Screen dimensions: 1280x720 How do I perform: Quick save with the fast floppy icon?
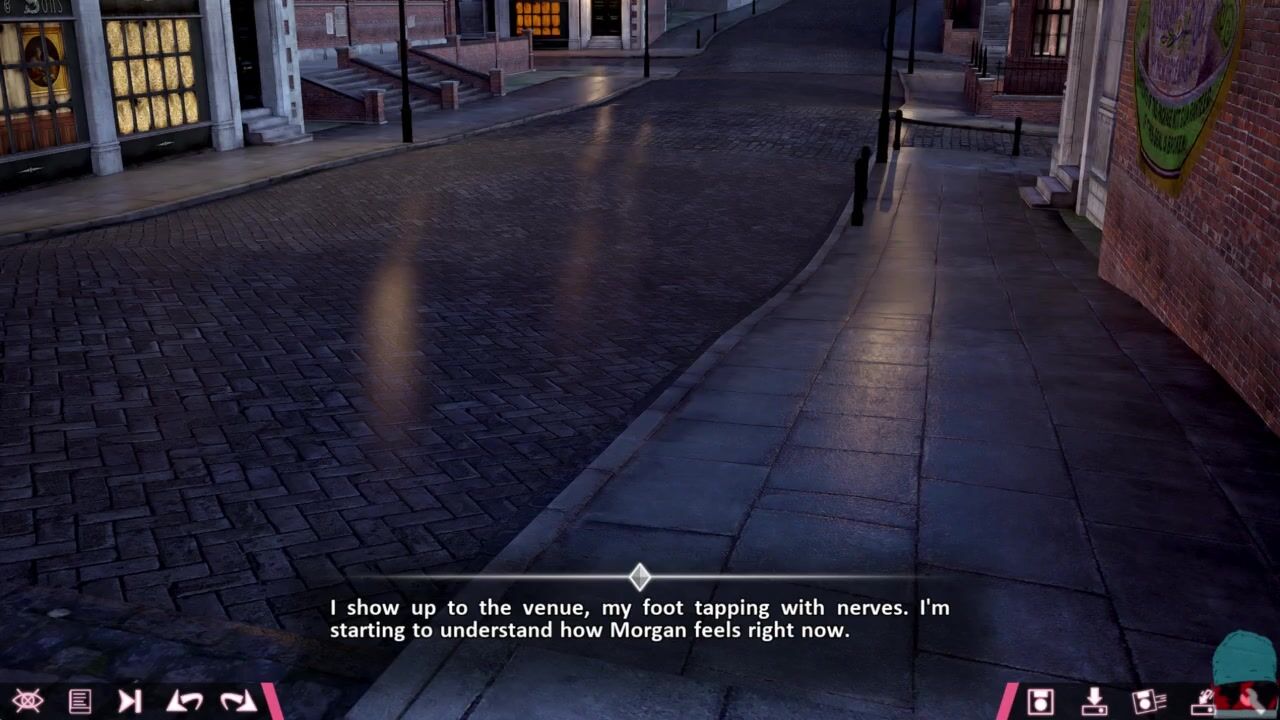point(1148,701)
